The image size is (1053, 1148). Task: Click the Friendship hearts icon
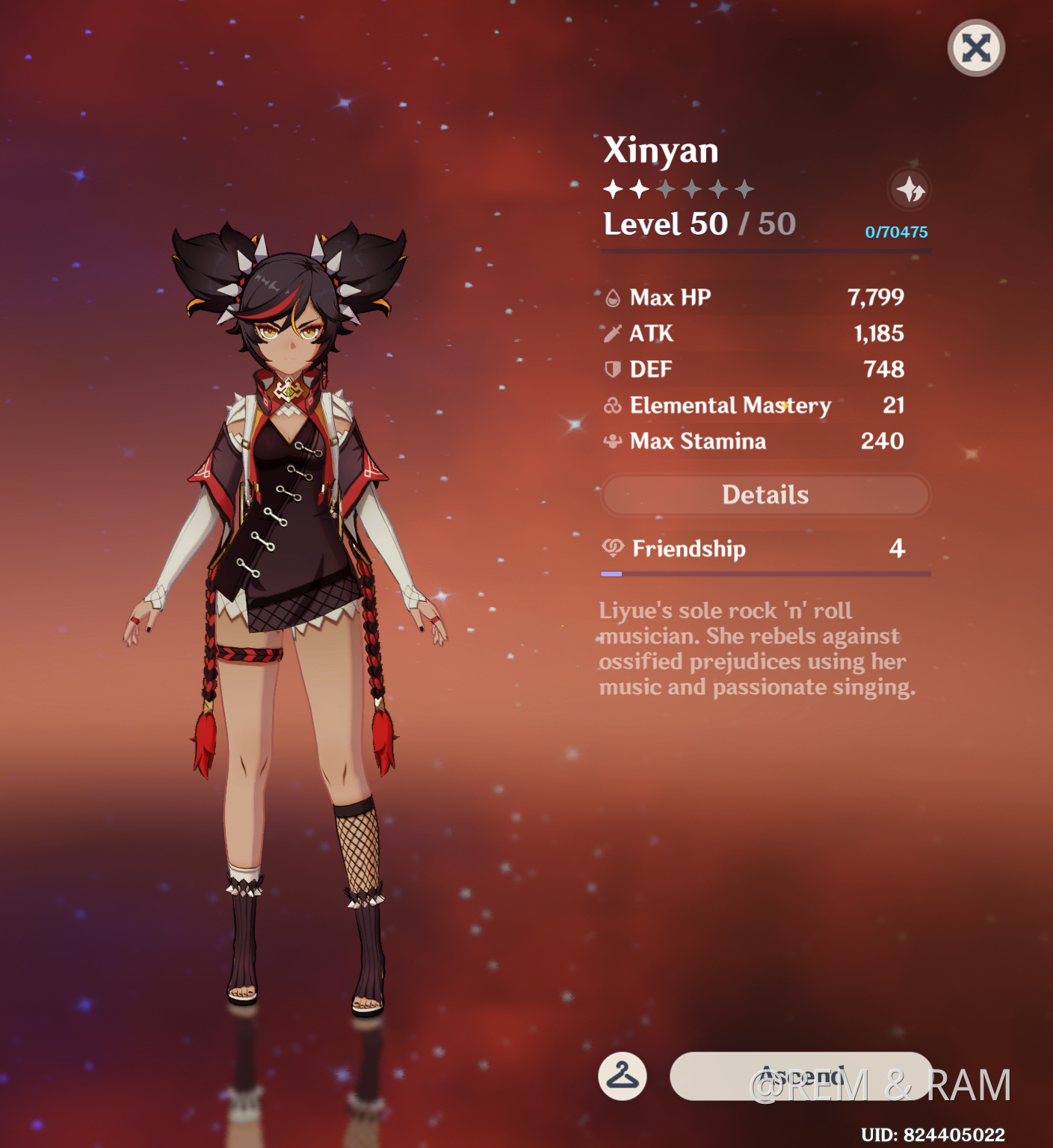click(x=613, y=548)
